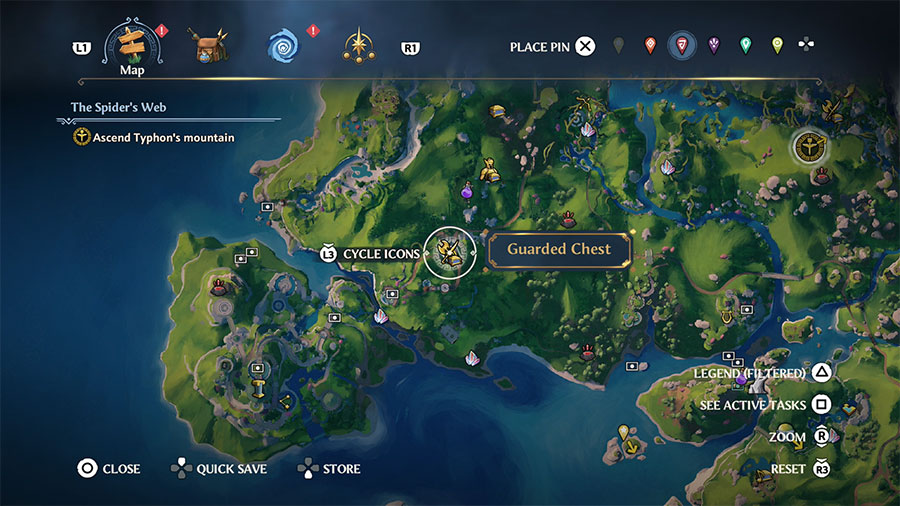This screenshot has width=900, height=506.
Task: Click the golden lyre map marker
Action: (724, 317)
